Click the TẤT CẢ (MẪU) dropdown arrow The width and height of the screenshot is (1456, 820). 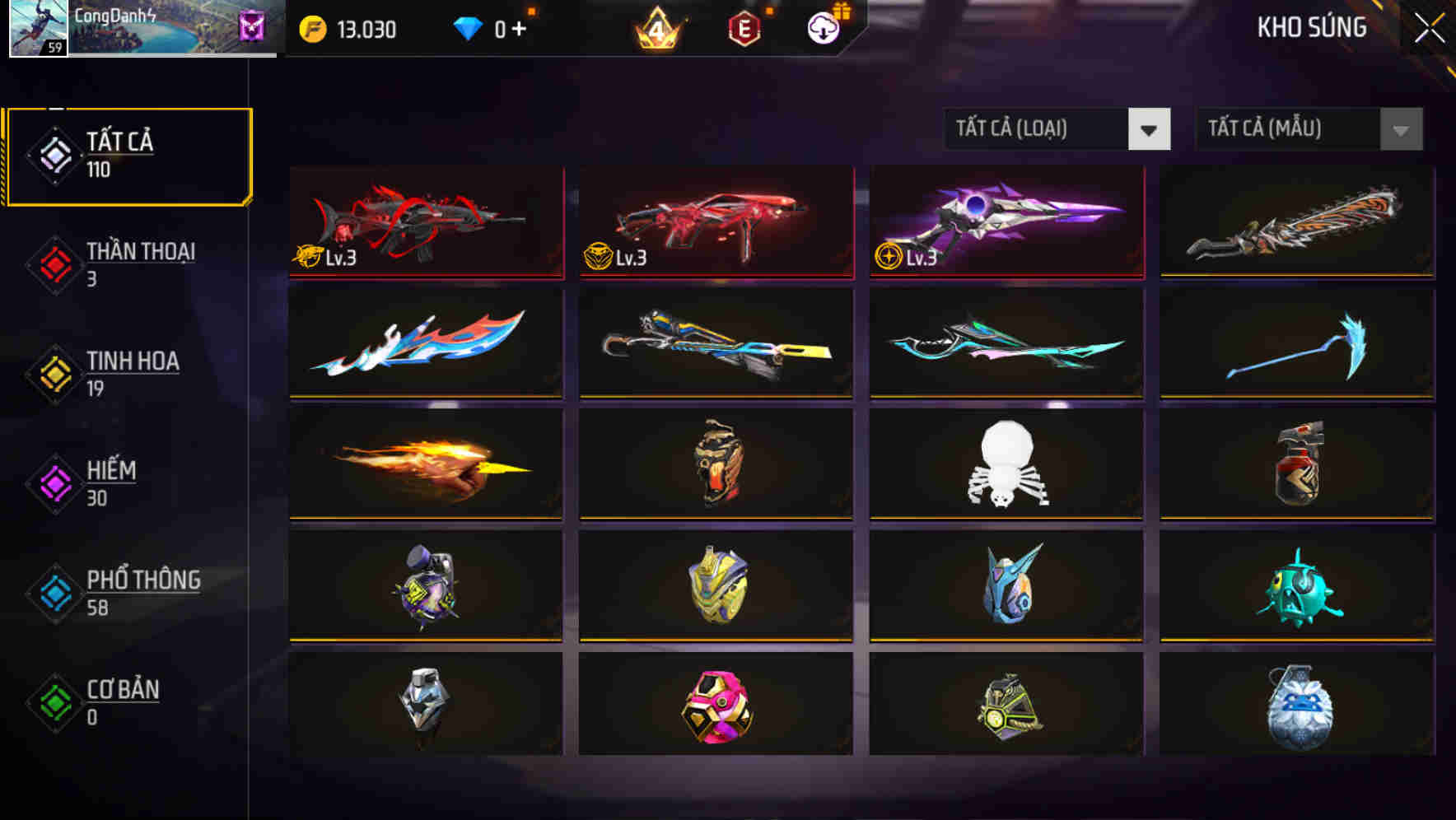pos(1398,129)
